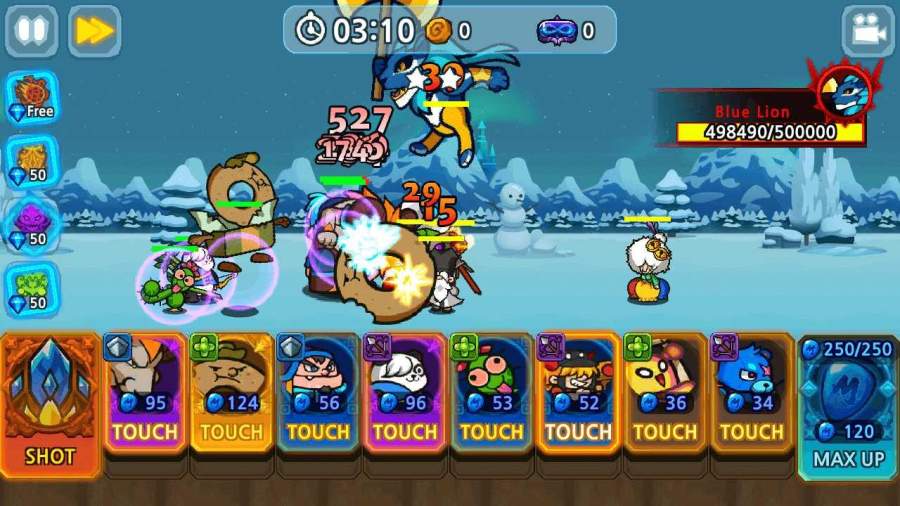The width and height of the screenshot is (900, 506).
Task: Pause the battle
Action: tap(31, 31)
